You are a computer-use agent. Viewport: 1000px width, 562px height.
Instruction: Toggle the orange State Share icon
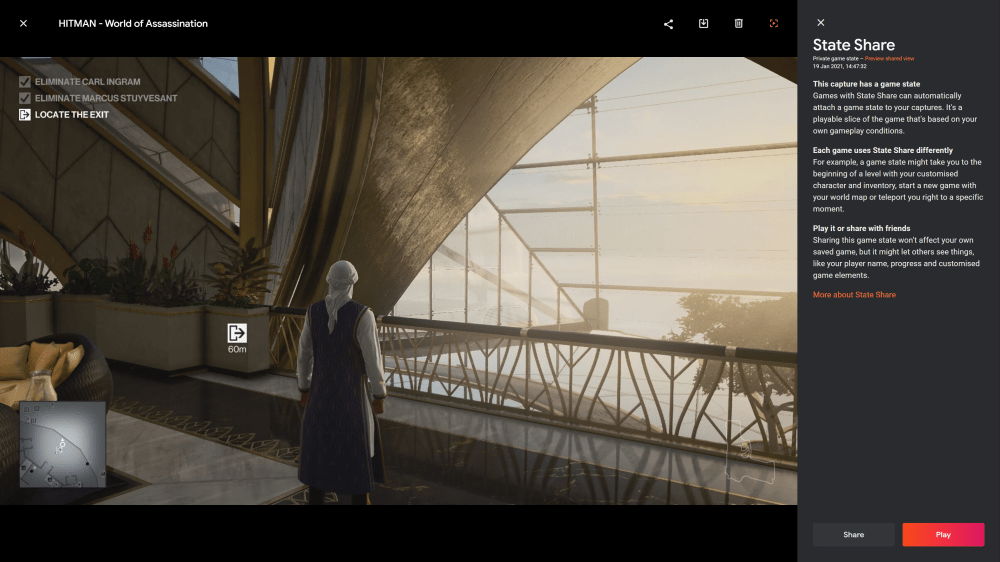pyautogui.click(x=773, y=23)
